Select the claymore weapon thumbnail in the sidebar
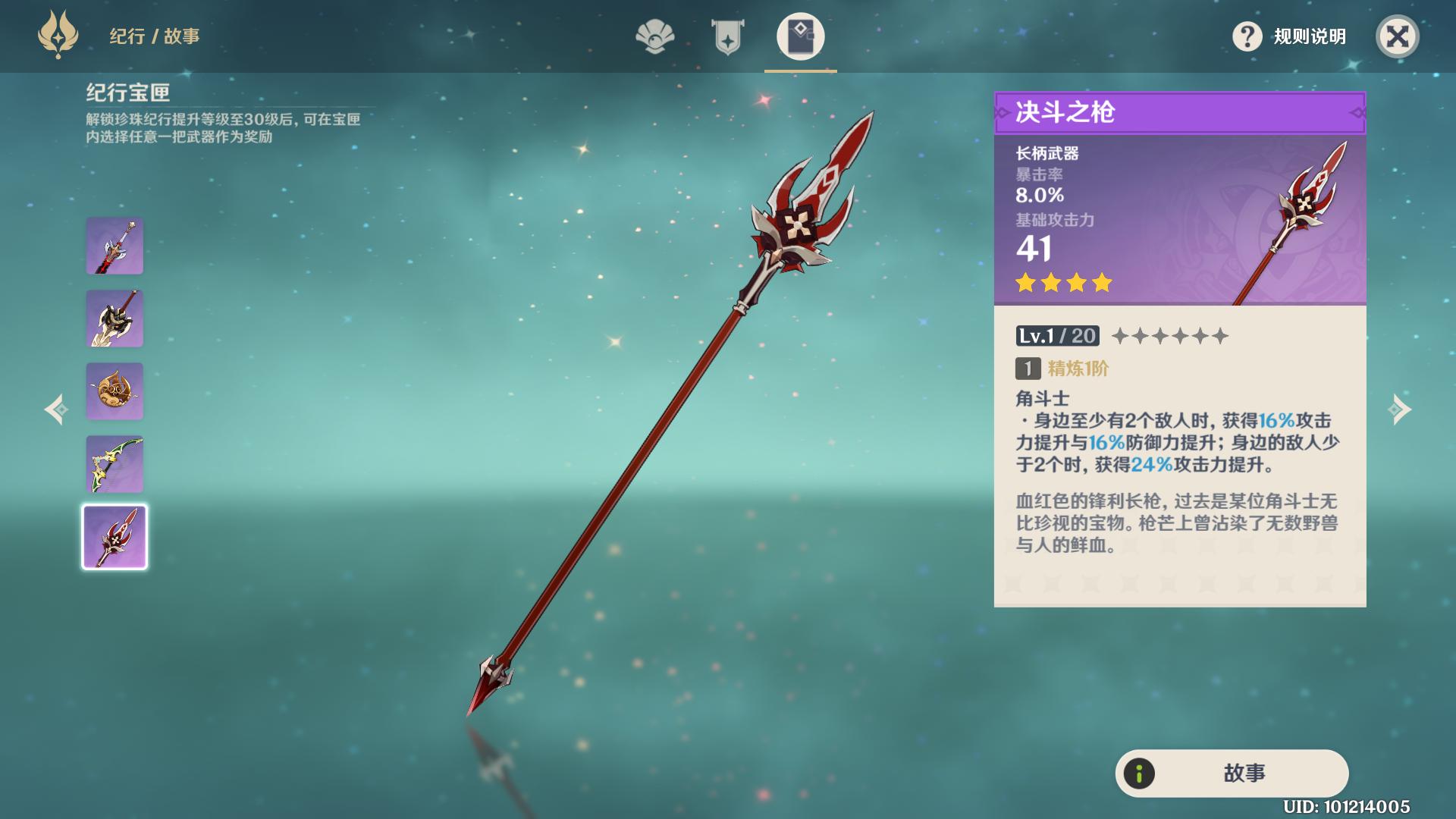The width and height of the screenshot is (1456, 819). point(115,318)
